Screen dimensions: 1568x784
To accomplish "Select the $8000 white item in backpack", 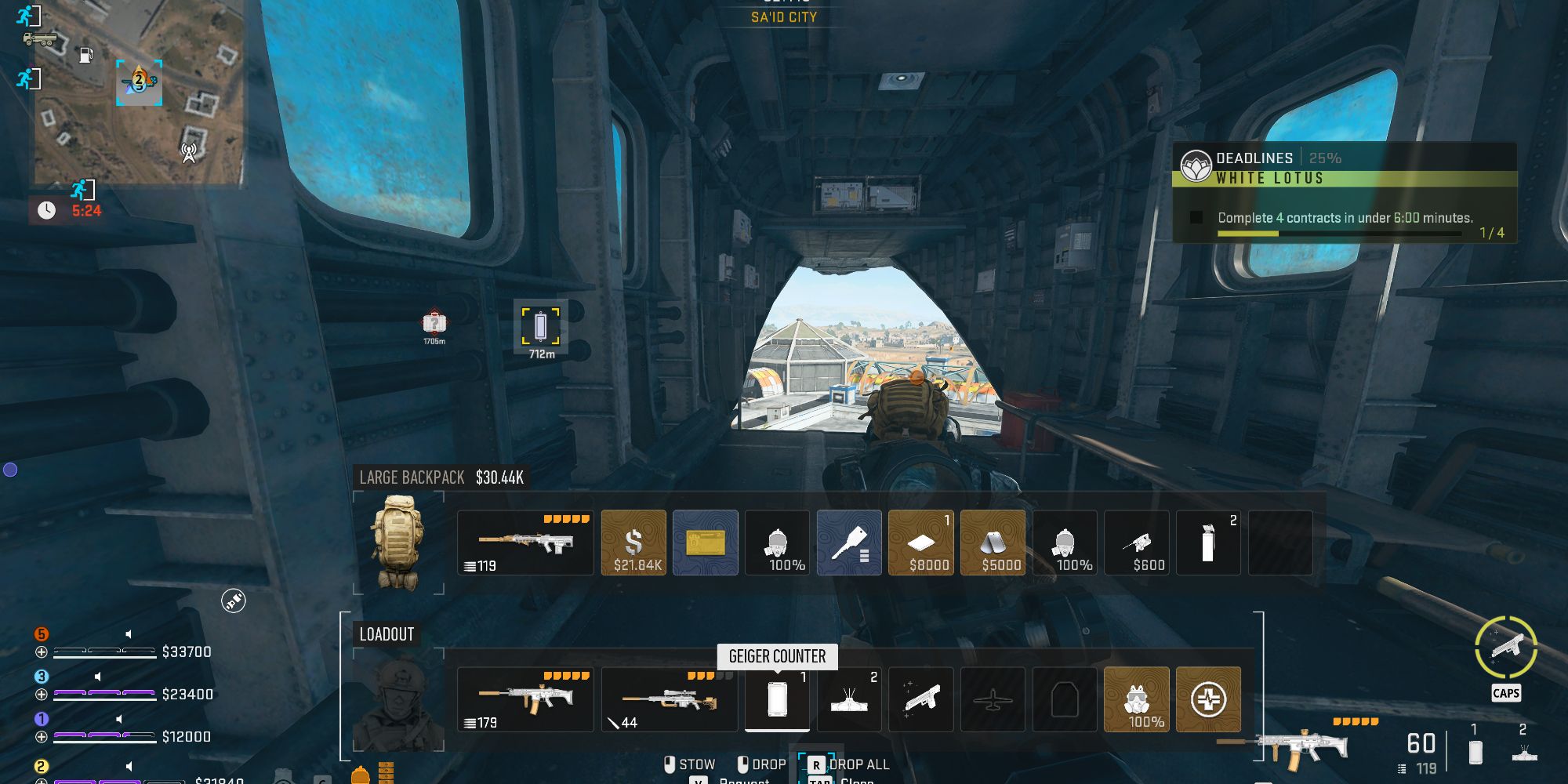I will (x=921, y=543).
